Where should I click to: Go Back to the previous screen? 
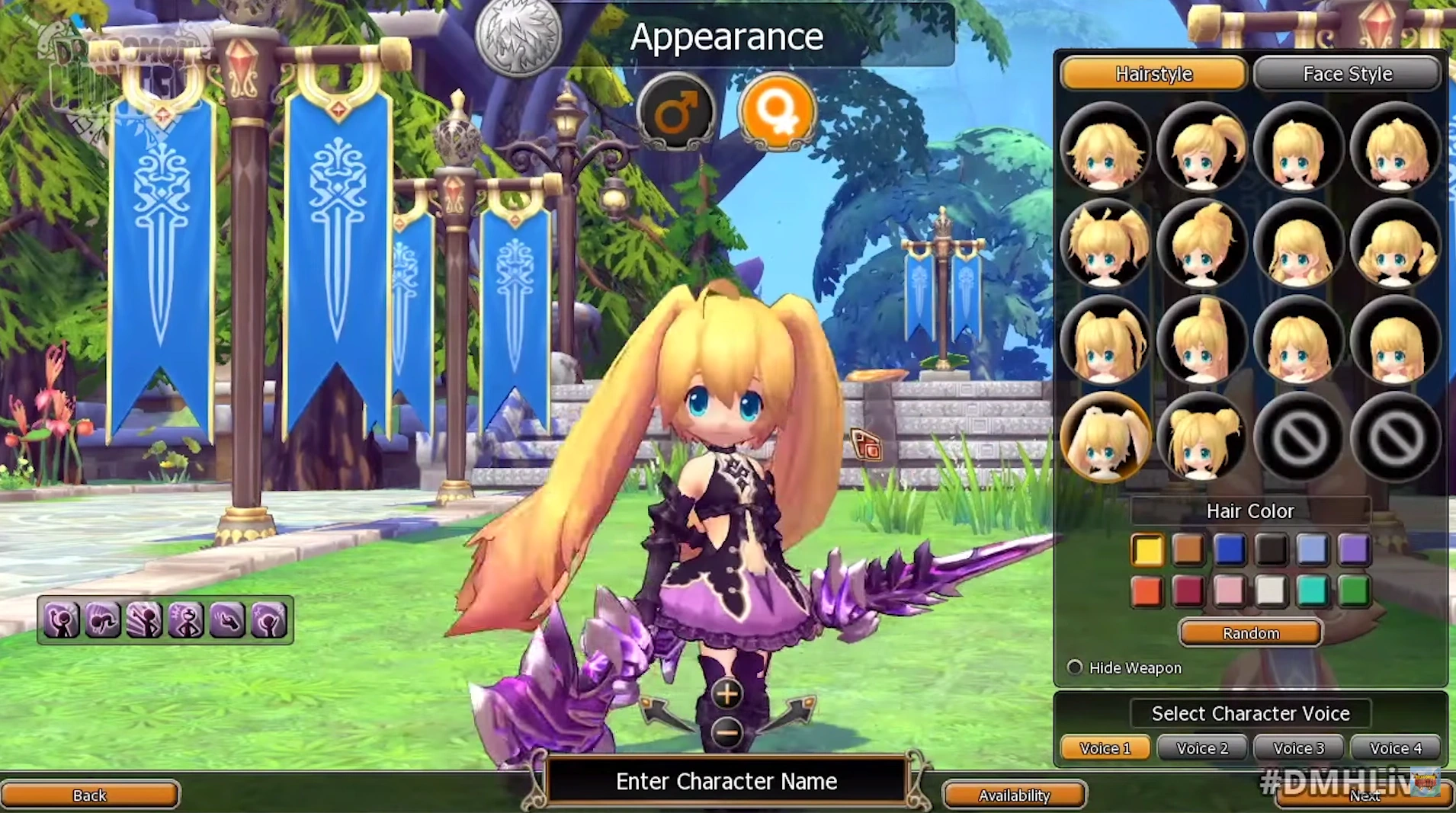coord(89,795)
